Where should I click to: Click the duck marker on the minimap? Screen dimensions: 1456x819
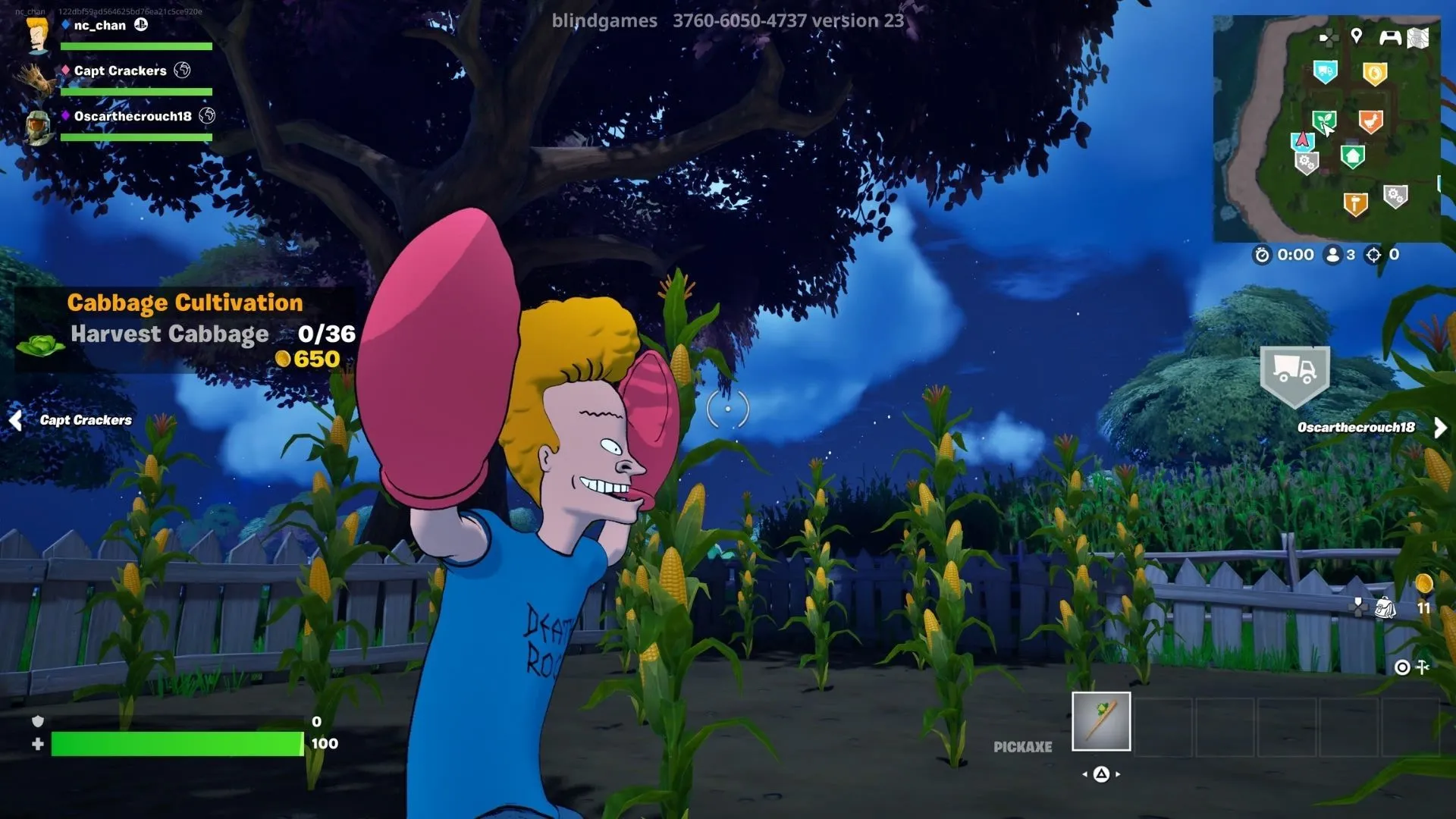[1372, 121]
